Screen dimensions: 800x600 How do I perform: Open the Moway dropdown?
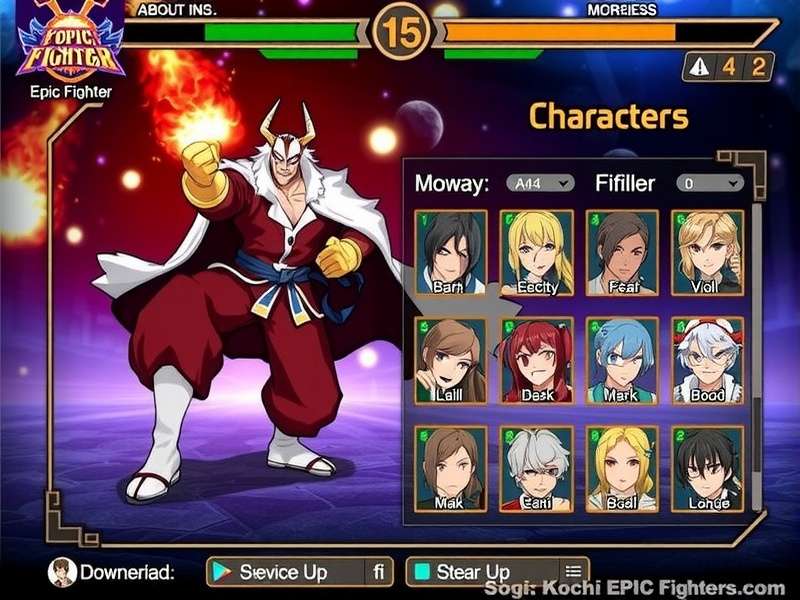(539, 183)
